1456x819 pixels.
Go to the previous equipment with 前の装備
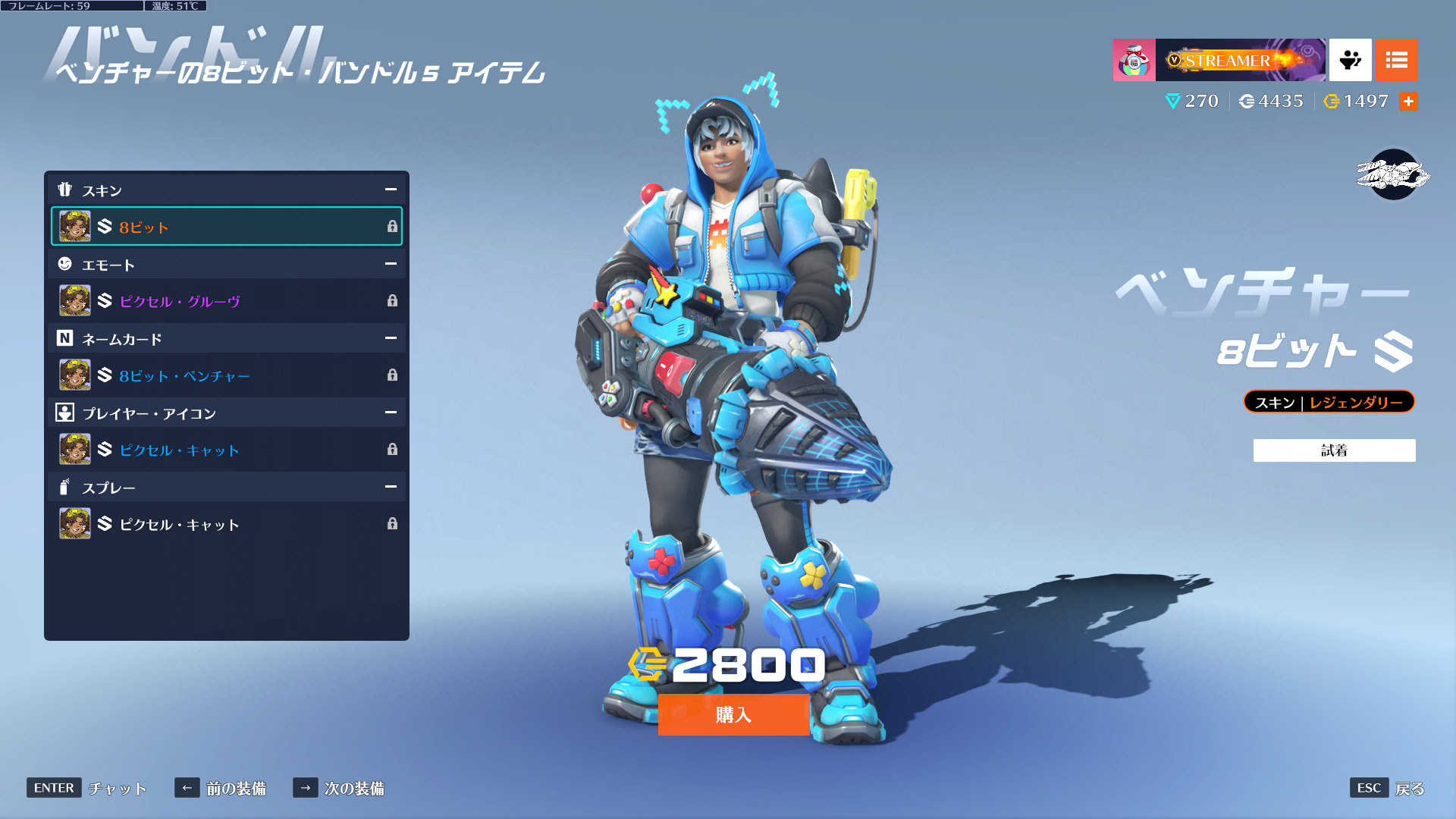tap(221, 788)
